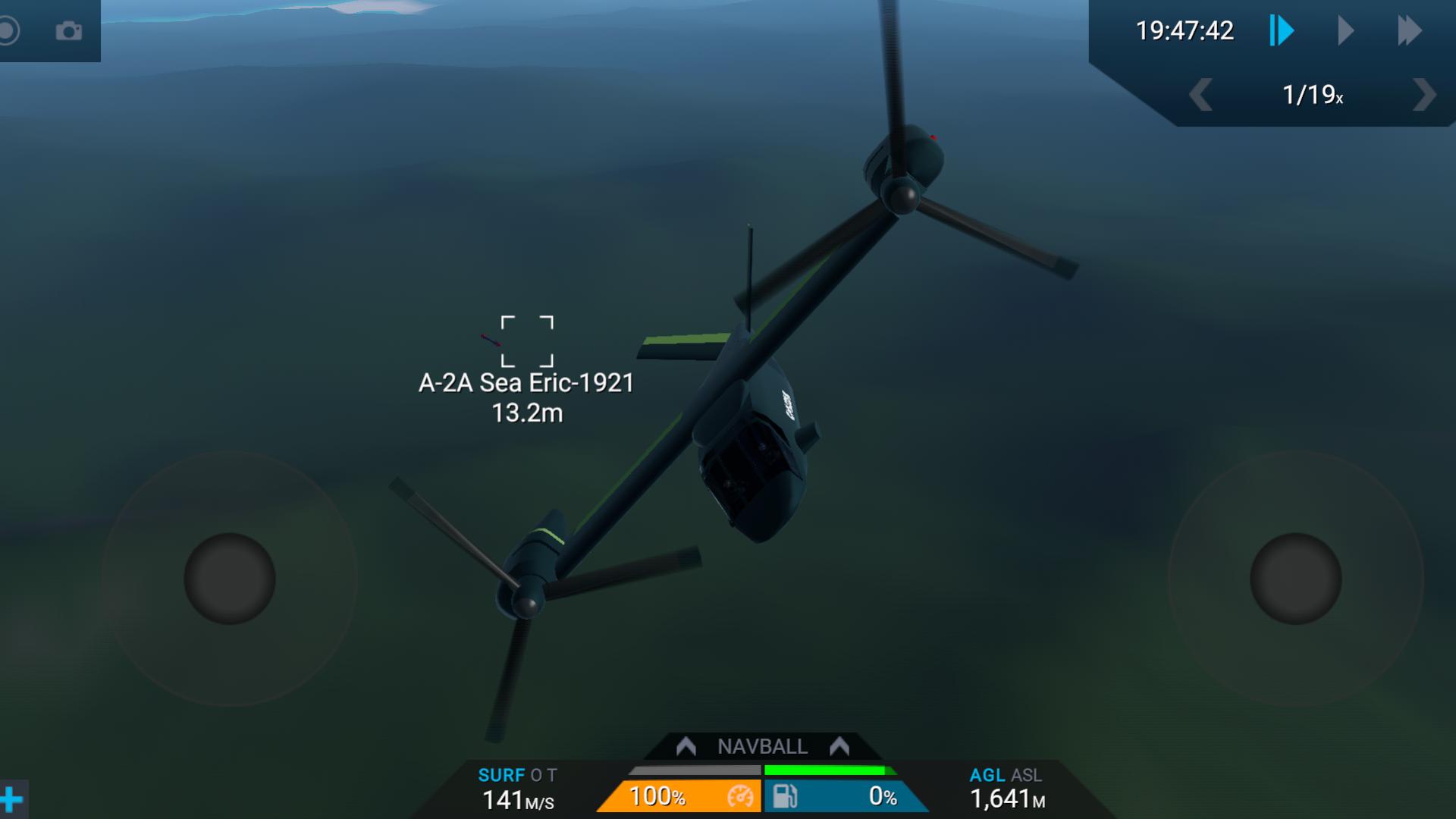
Task: Tap the right virtual joystick knob
Action: point(1295,579)
